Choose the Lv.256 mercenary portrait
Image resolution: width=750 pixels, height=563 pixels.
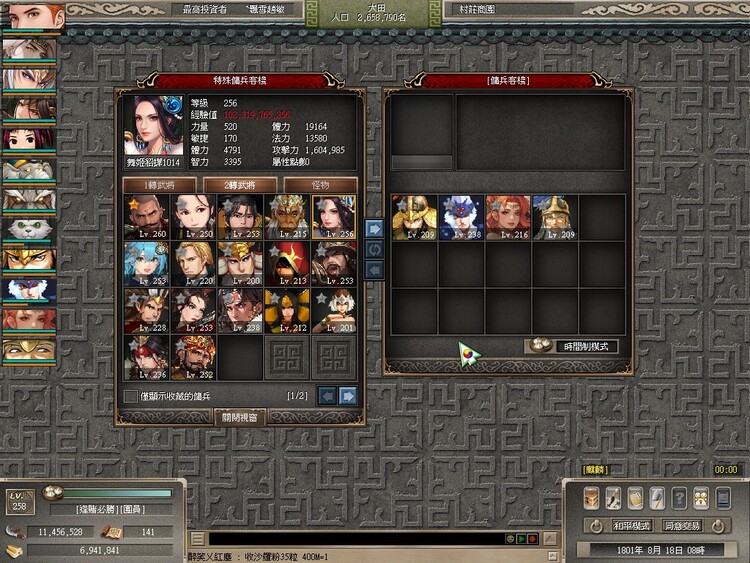click(x=333, y=216)
